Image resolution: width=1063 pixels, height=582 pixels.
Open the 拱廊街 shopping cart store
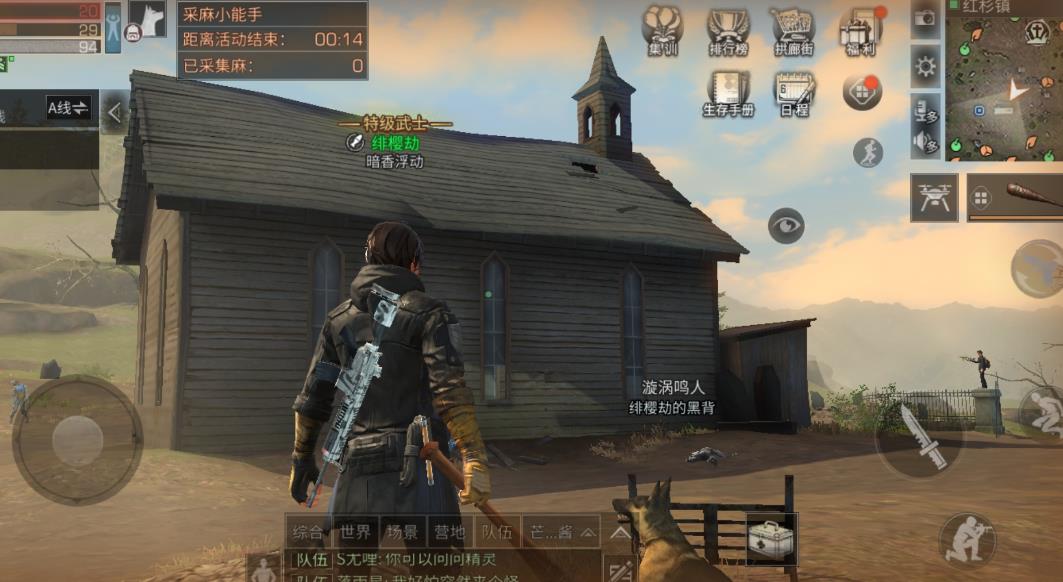point(793,30)
